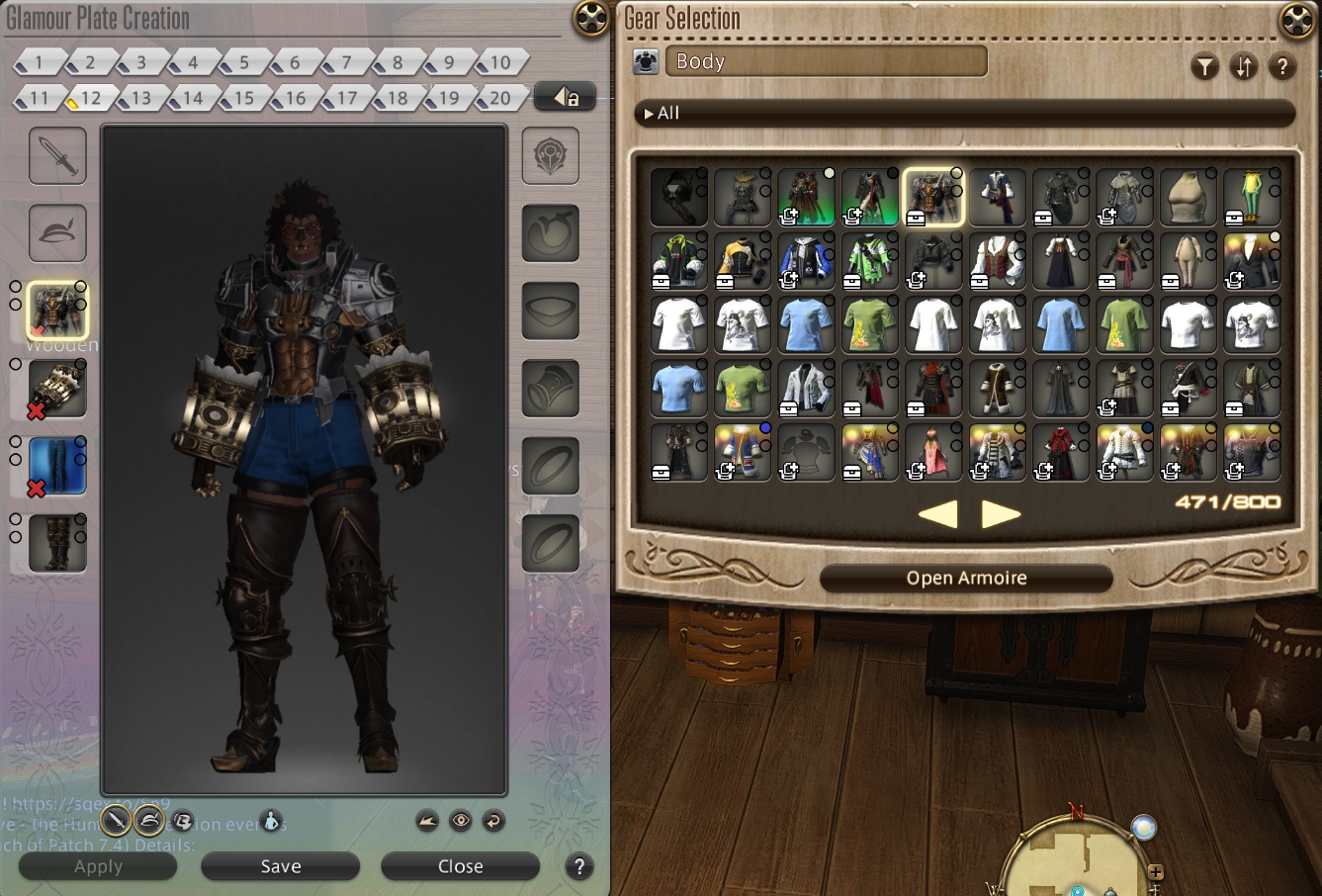The width and height of the screenshot is (1322, 896).
Task: Apply the current glamour plate
Action: [x=98, y=866]
